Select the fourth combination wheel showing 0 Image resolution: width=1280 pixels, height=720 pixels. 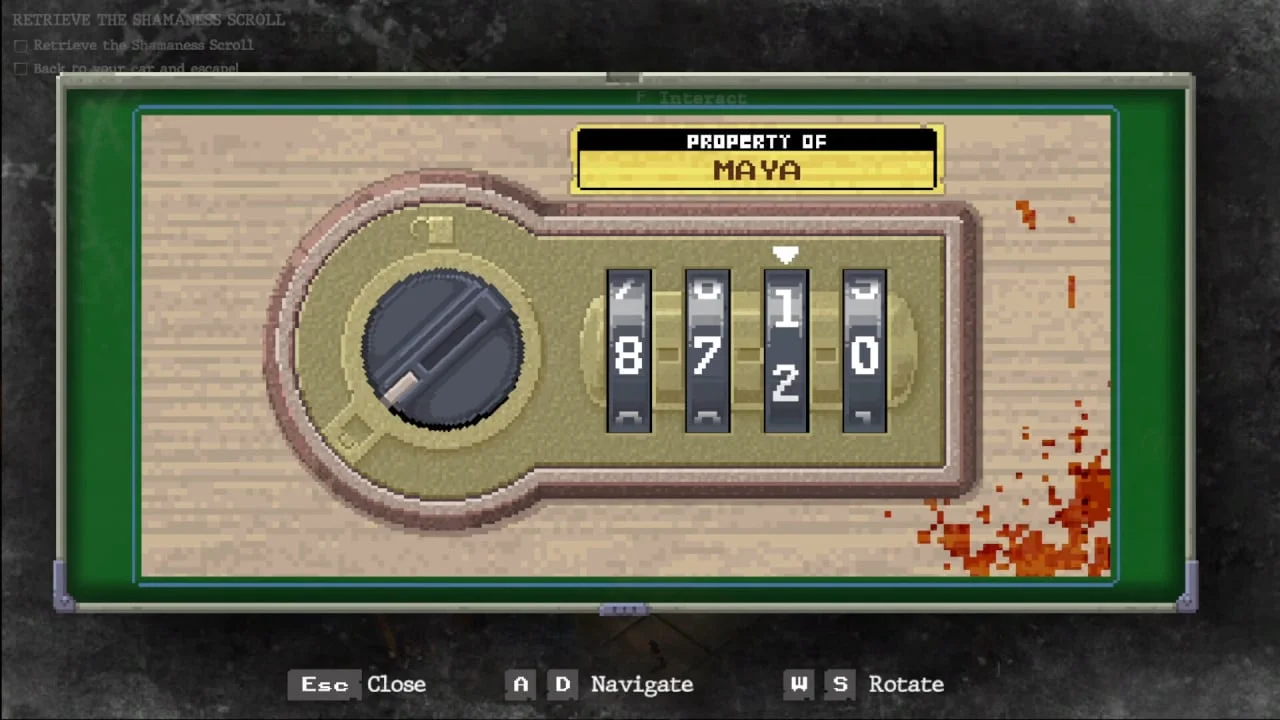[x=864, y=352]
